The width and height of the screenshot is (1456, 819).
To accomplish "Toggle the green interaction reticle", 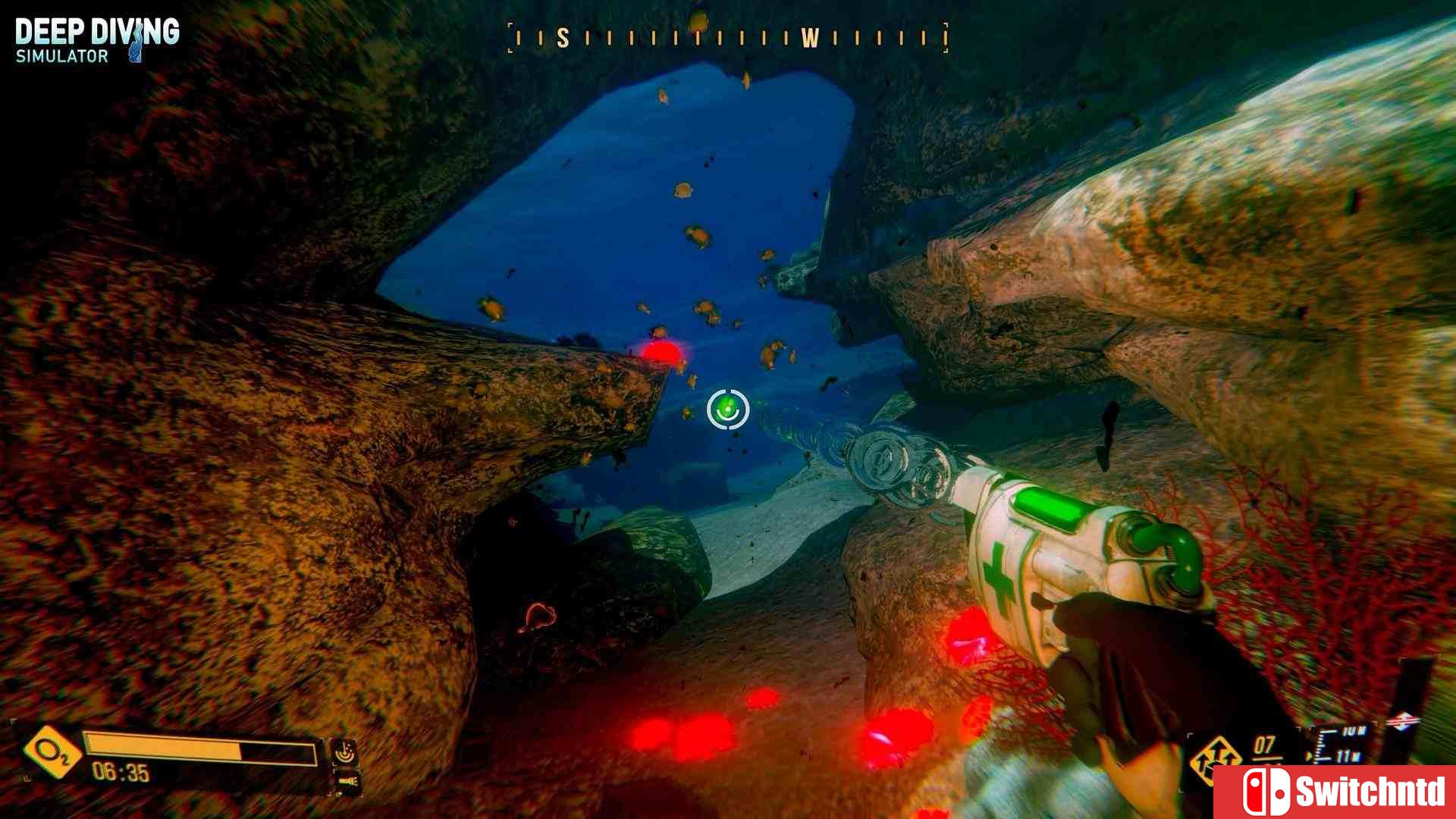I will pyautogui.click(x=726, y=409).
